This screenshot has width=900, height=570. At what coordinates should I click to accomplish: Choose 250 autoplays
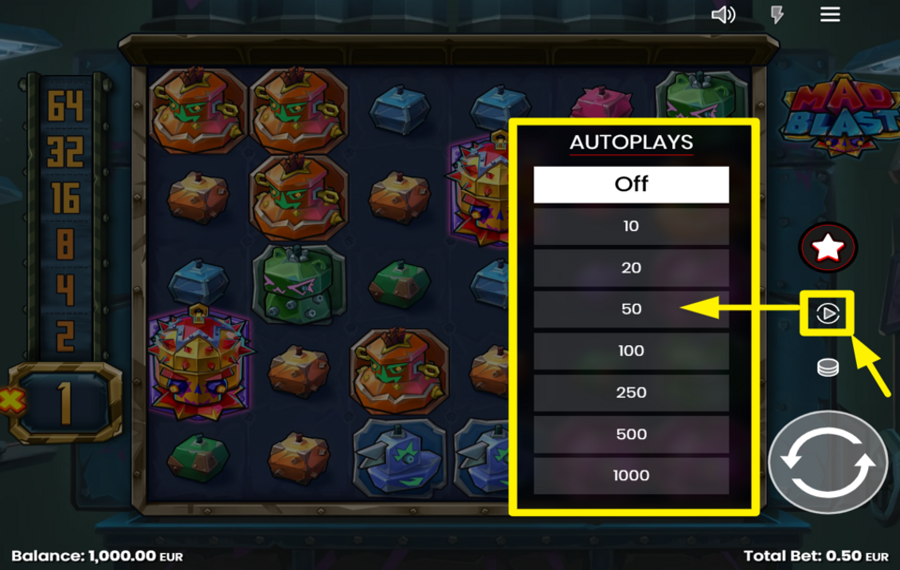click(631, 393)
